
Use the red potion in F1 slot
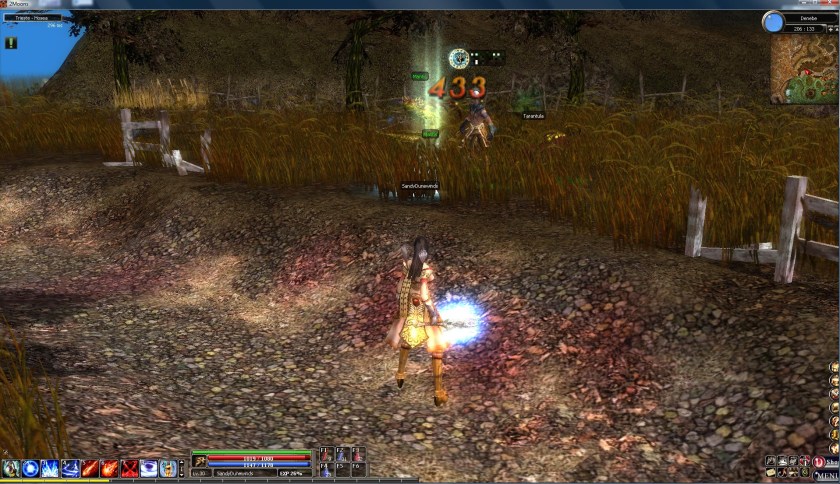pyautogui.click(x=325, y=455)
